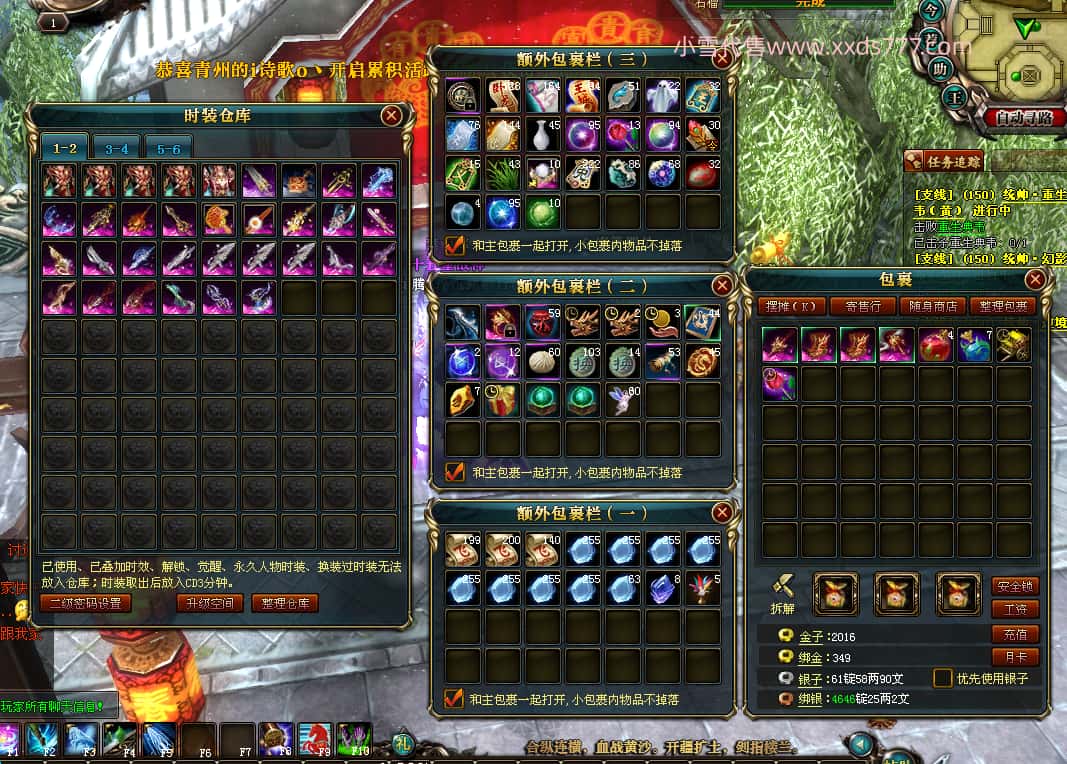Viewport: 1067px width, 764px height.
Task: Switch to the 5-6 wardrobe tab
Action: point(168,148)
